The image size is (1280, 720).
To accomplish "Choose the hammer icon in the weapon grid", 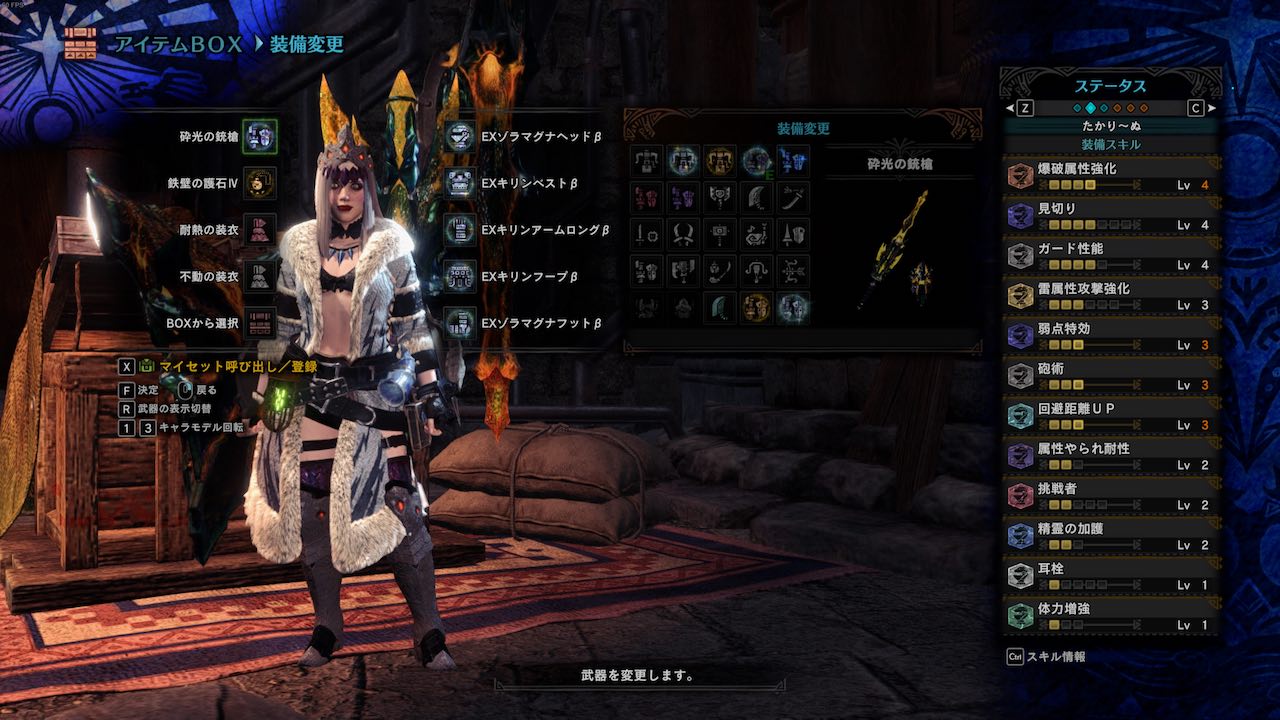I will 720,234.
